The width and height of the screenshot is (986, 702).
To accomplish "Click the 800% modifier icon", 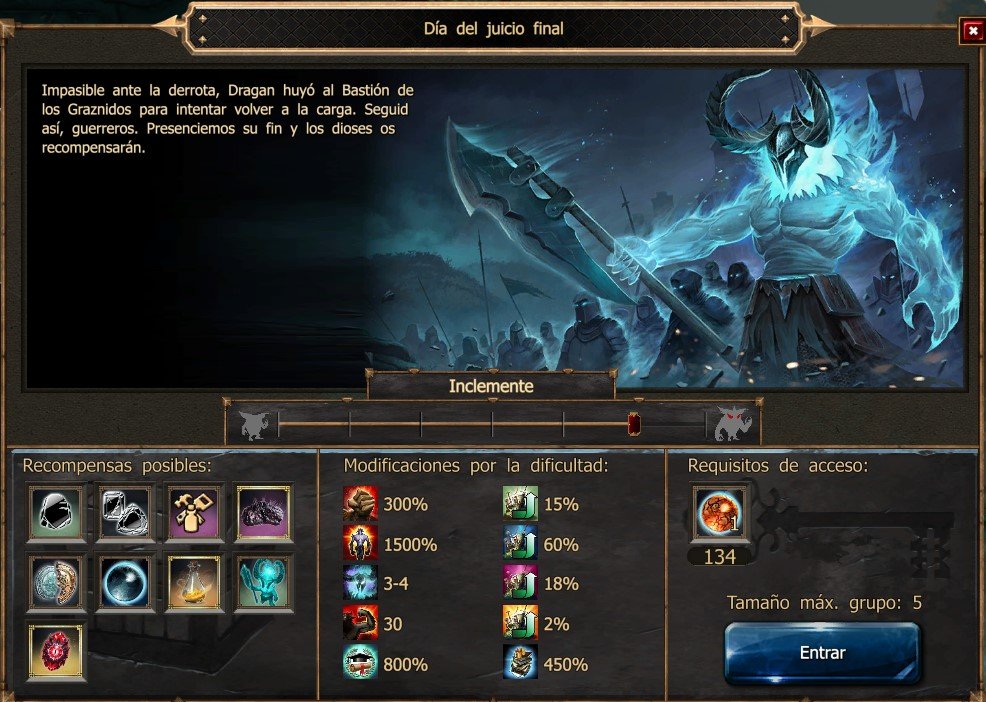I will 360,664.
